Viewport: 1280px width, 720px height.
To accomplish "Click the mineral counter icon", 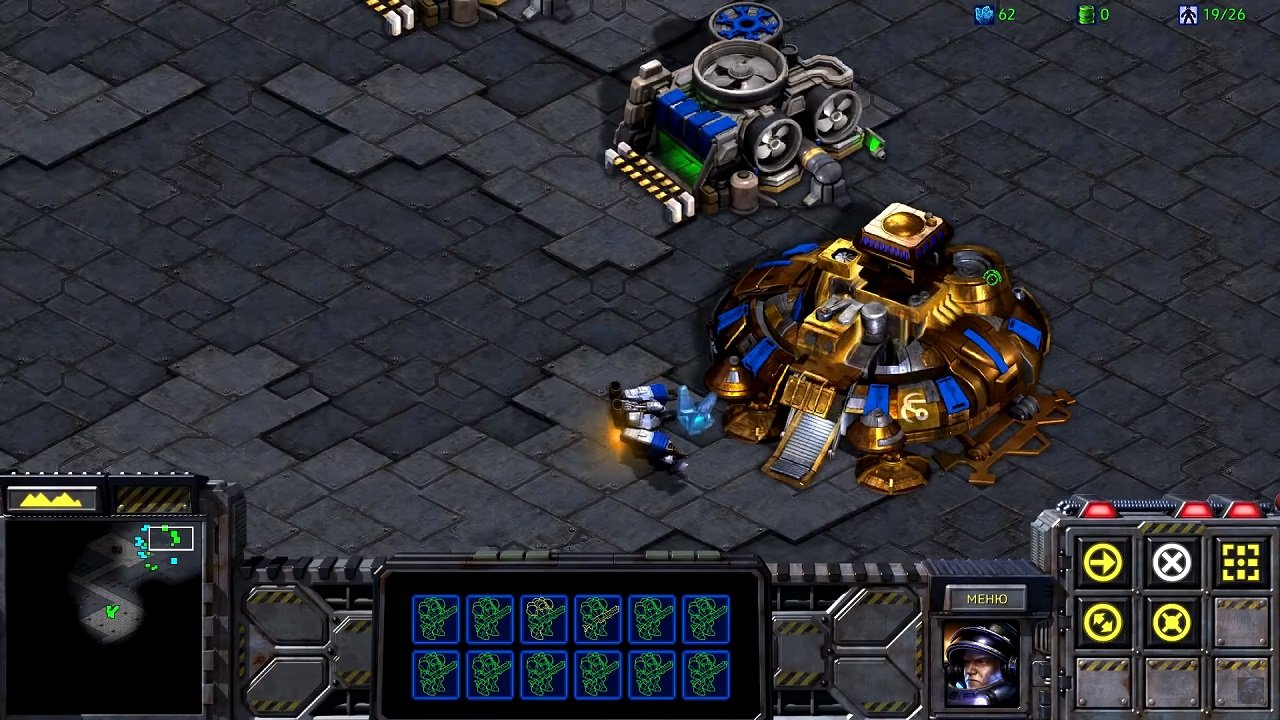I will (985, 15).
